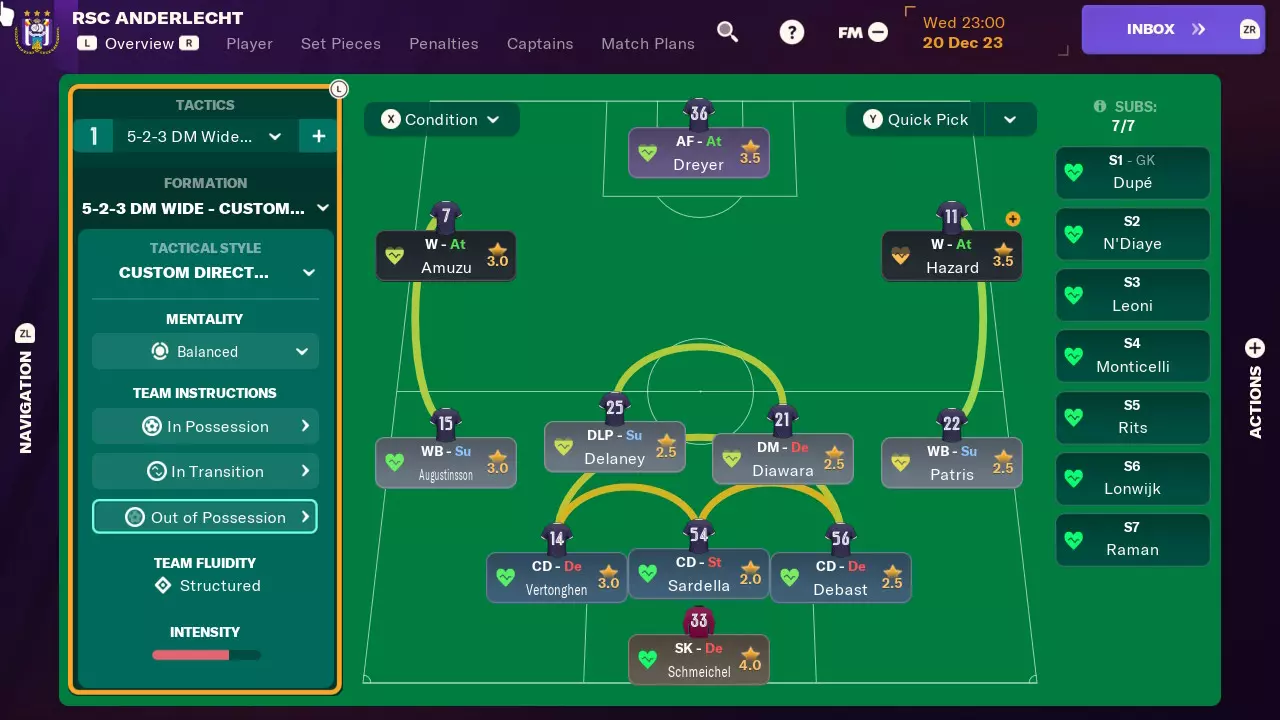Adjust the Intensity slider
The width and height of the screenshot is (1280, 720).
tap(205, 655)
